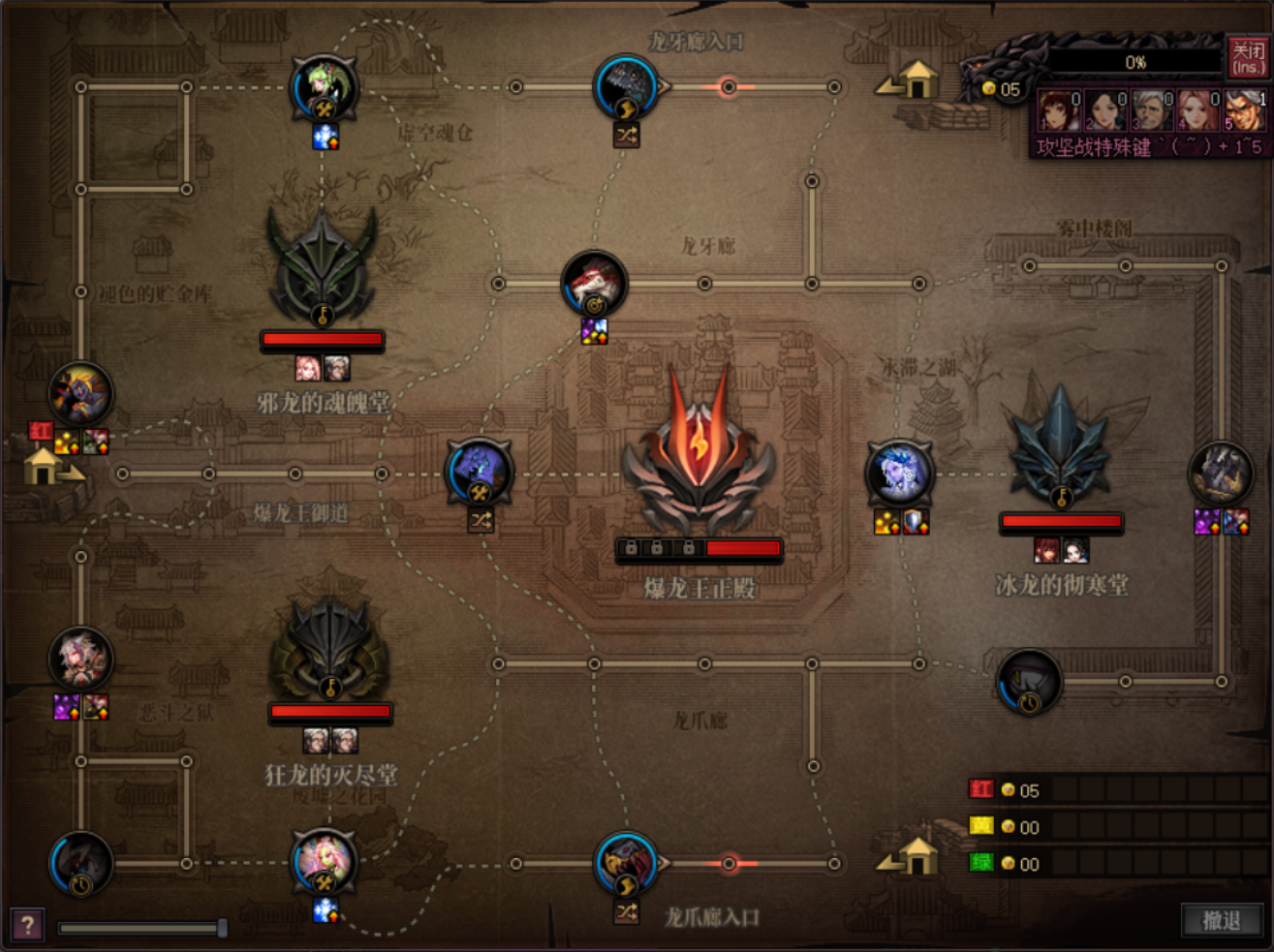Click the first party member portrait
The height and width of the screenshot is (952, 1274).
[1058, 110]
